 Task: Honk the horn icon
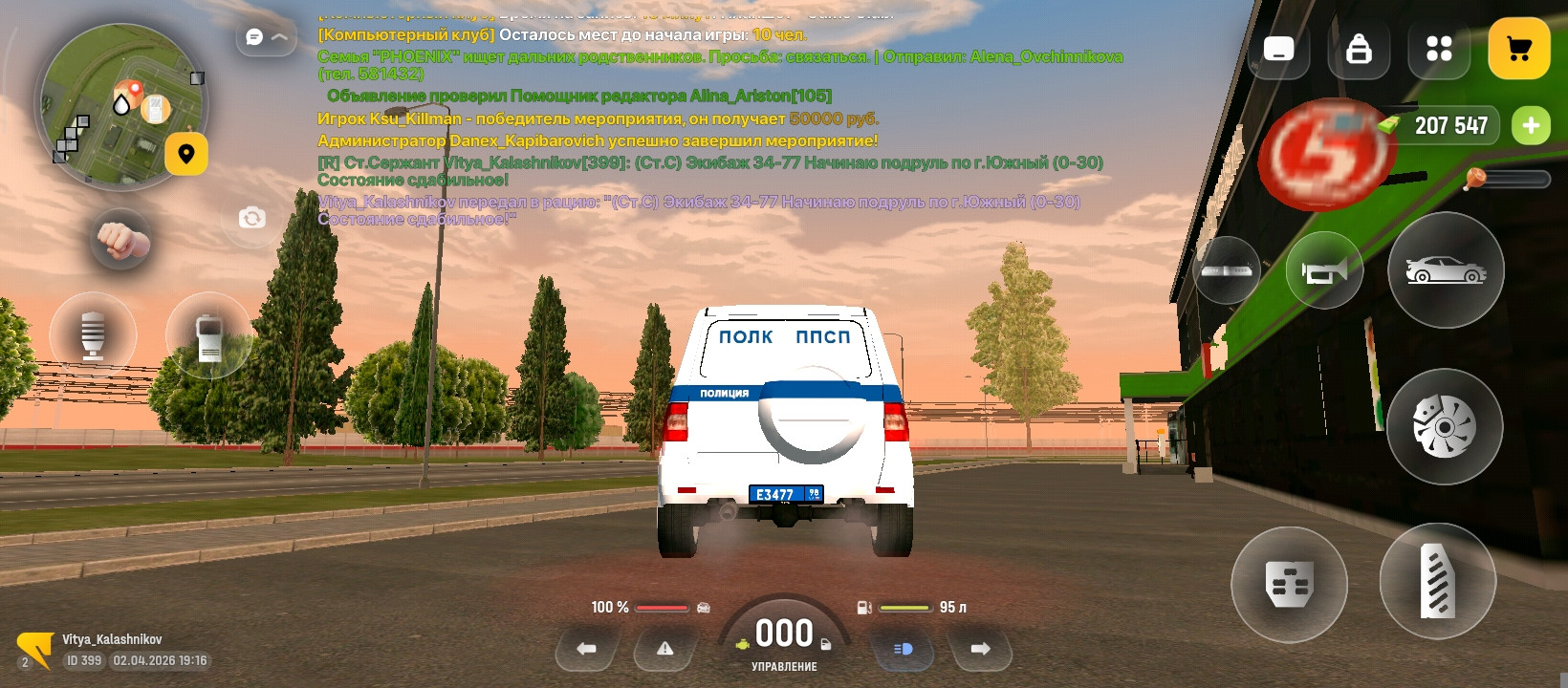pos(1324,270)
